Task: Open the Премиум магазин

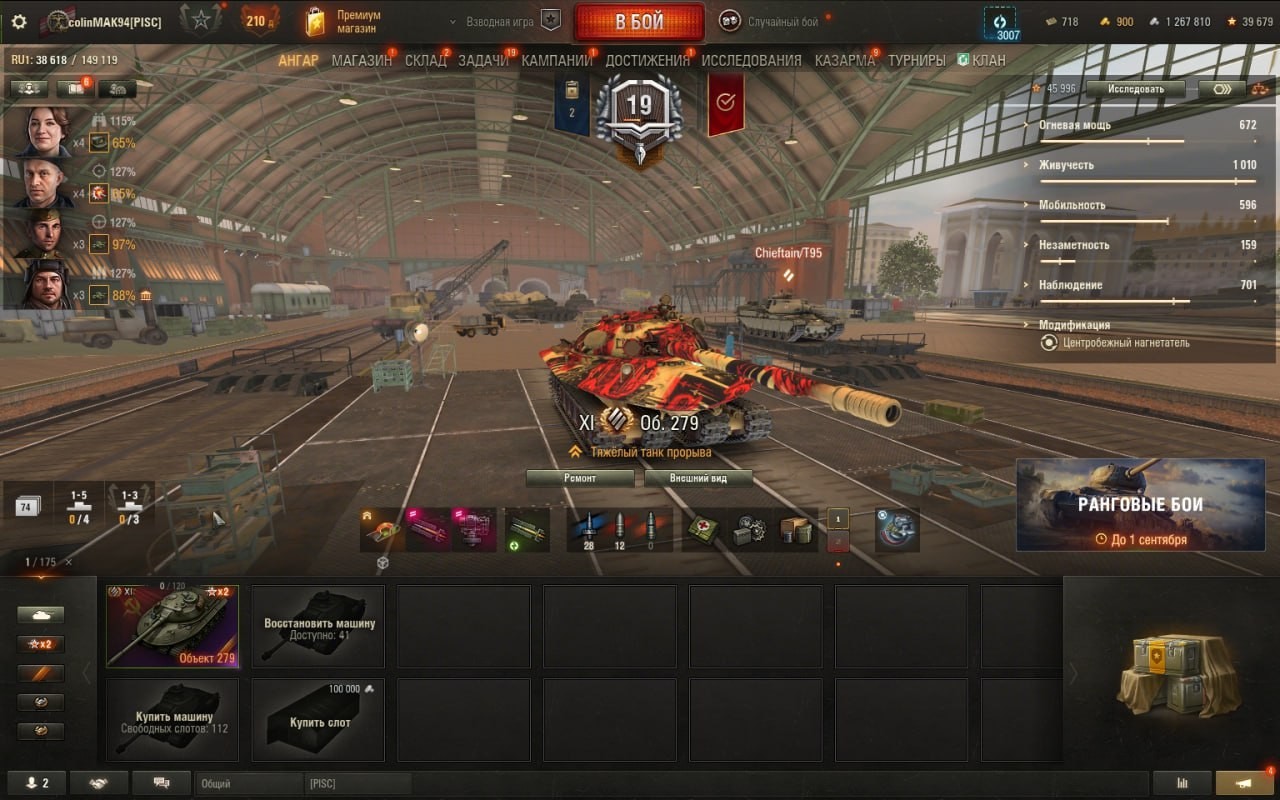Action: [344, 22]
